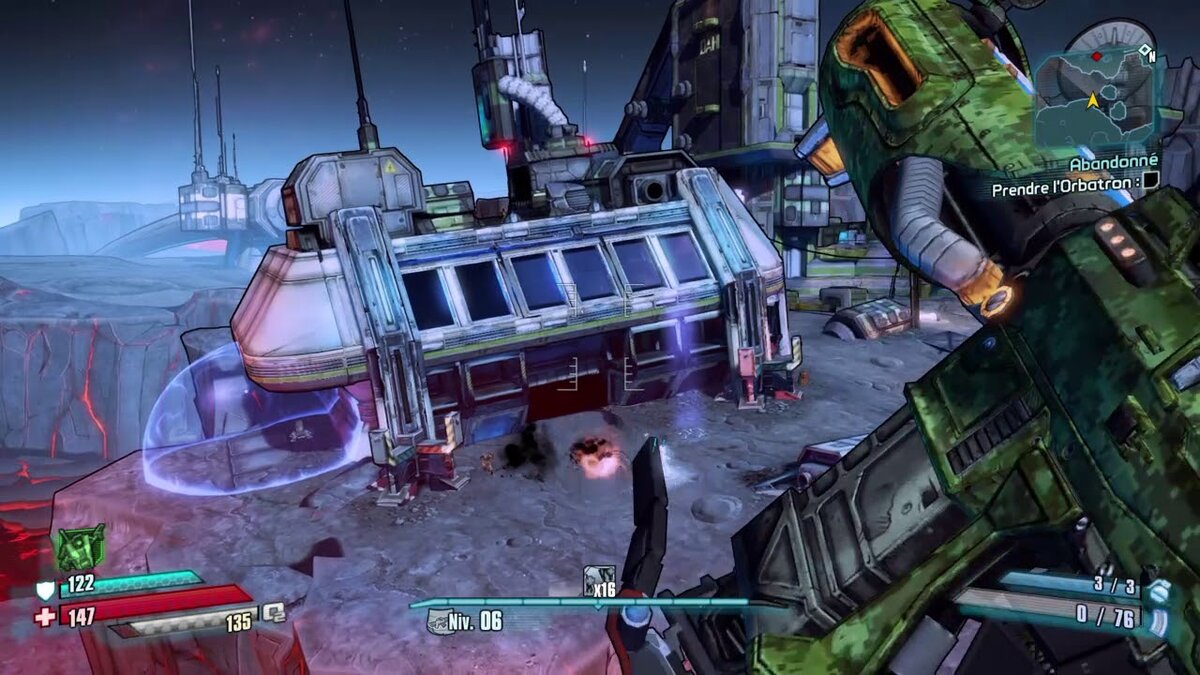Click the red health cross icon

(45, 617)
